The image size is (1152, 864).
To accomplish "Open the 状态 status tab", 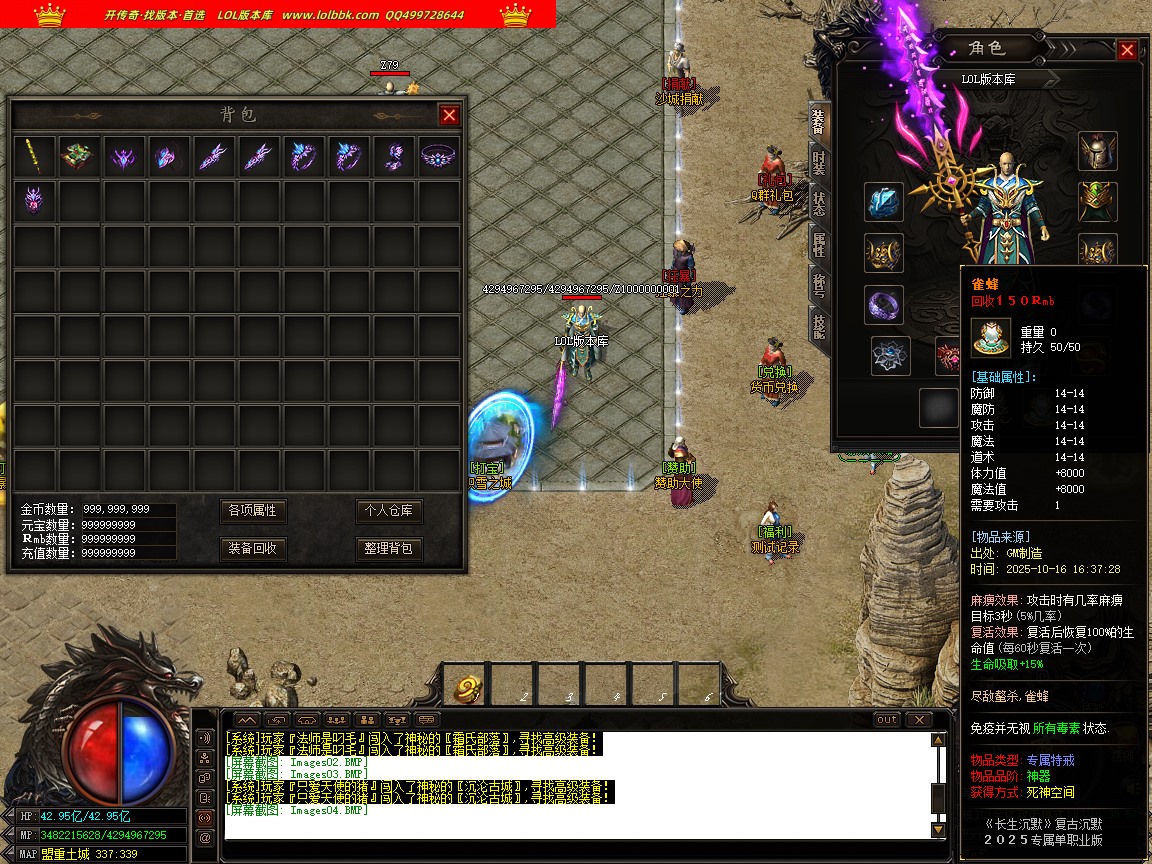I will (818, 203).
